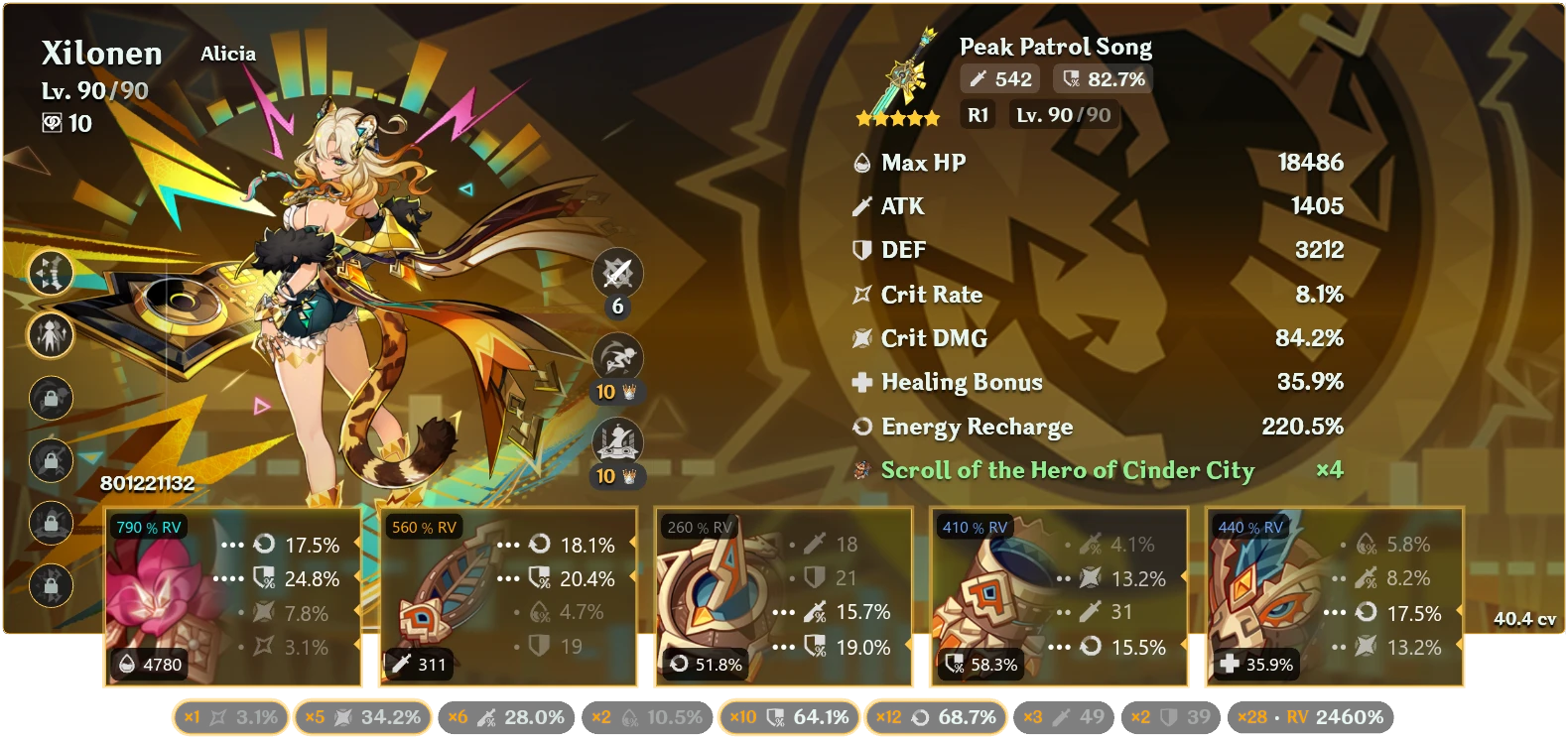This screenshot has width=1568, height=741.
Task: Click the Energy Recharge swirl icon in the stats list
Action: pos(862,427)
